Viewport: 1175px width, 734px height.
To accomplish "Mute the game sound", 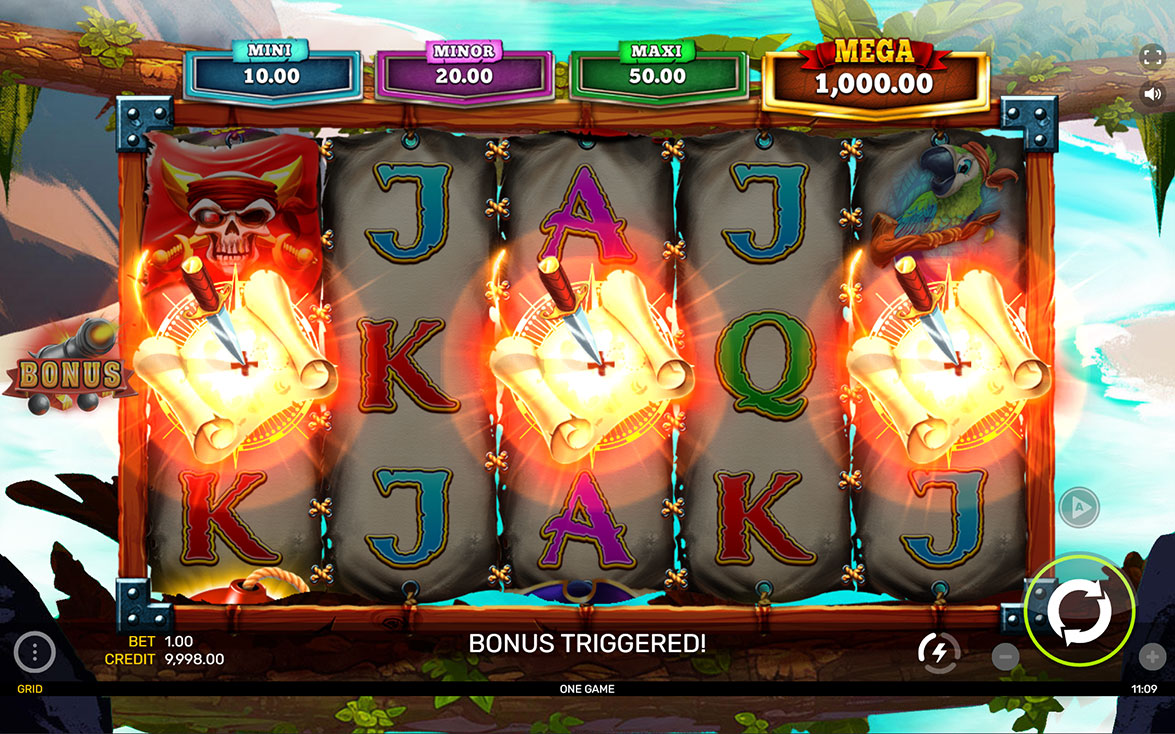I will point(1151,93).
